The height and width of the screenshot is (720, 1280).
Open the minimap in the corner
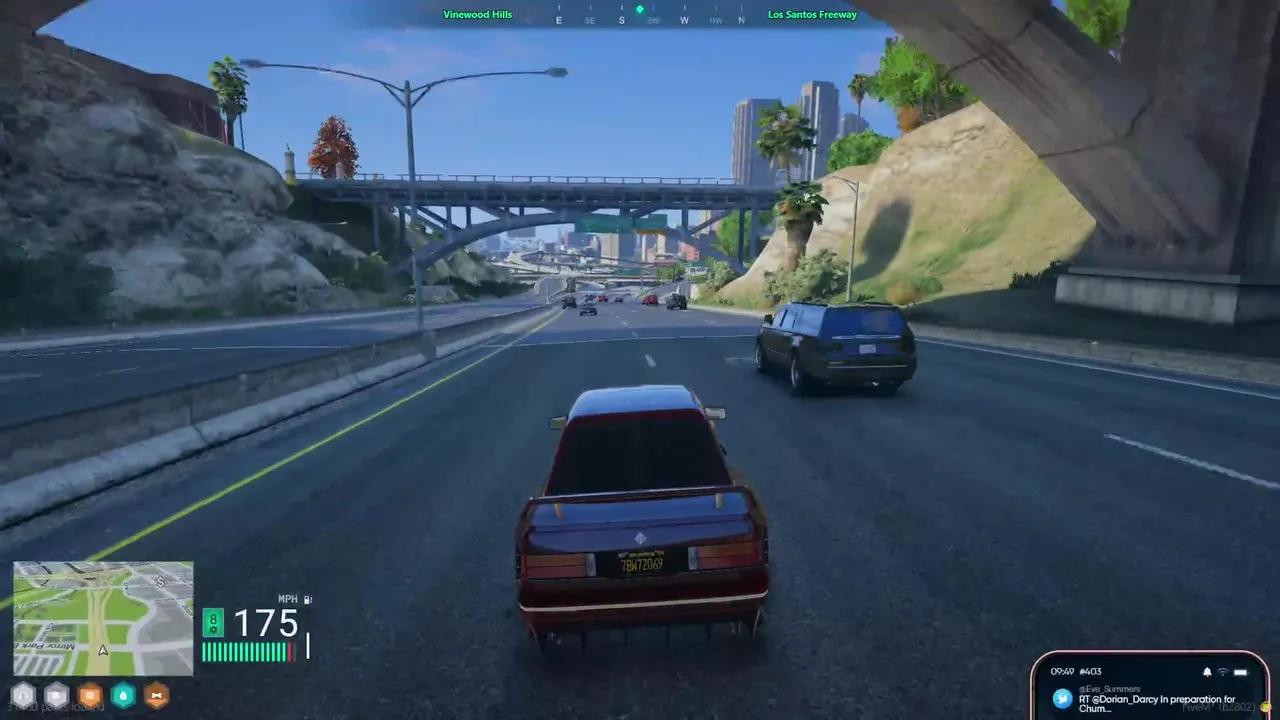(103, 618)
